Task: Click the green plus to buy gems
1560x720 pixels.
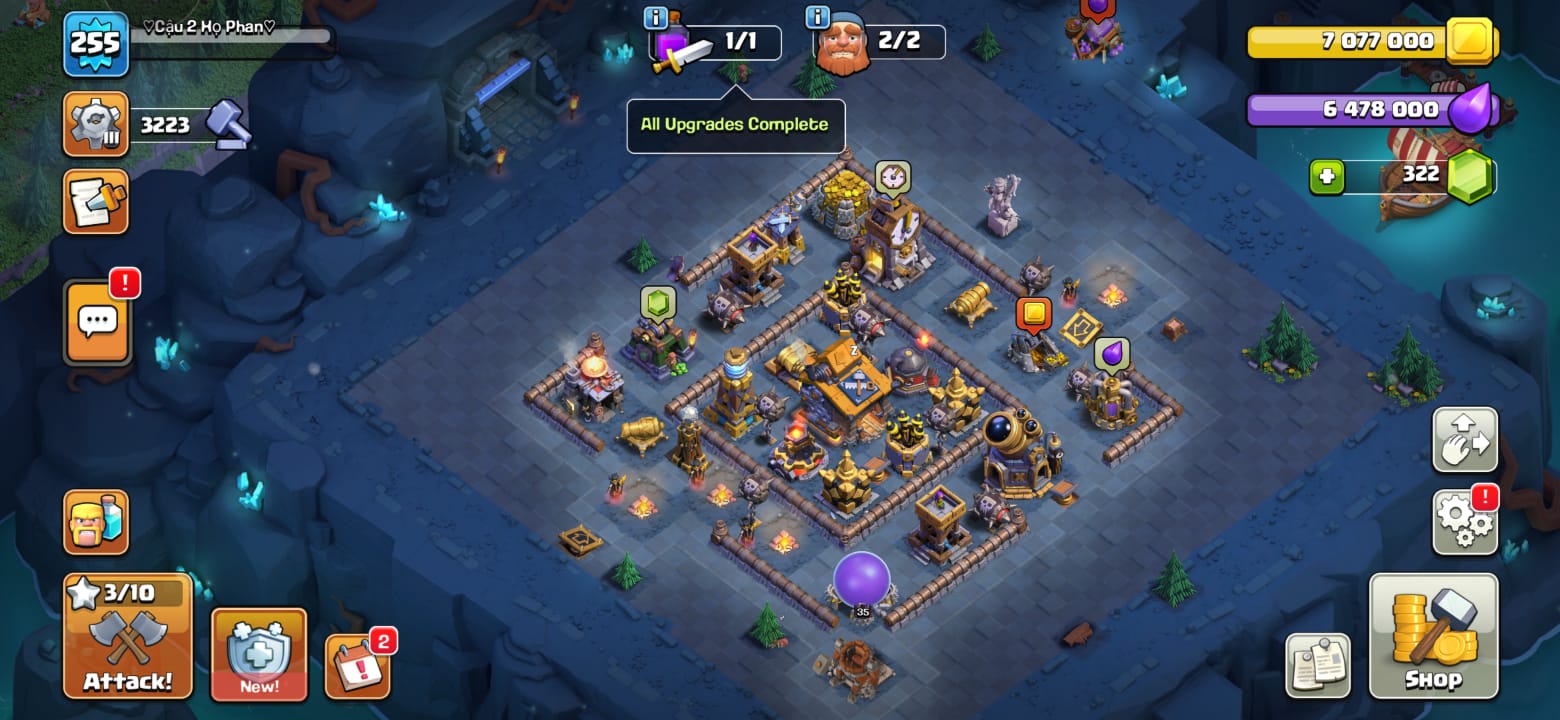Action: pyautogui.click(x=1326, y=177)
